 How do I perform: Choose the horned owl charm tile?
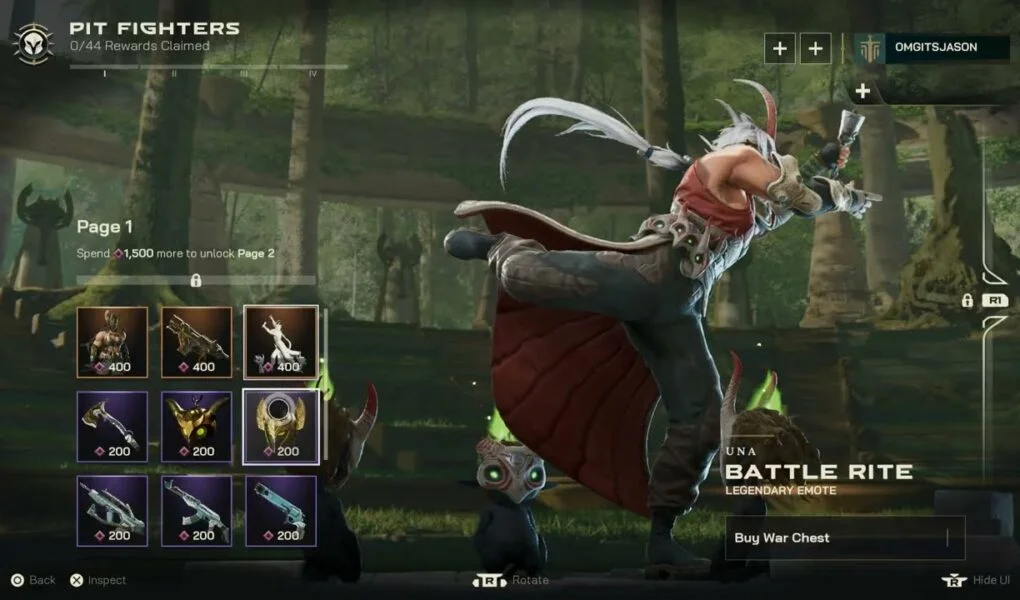pos(197,427)
